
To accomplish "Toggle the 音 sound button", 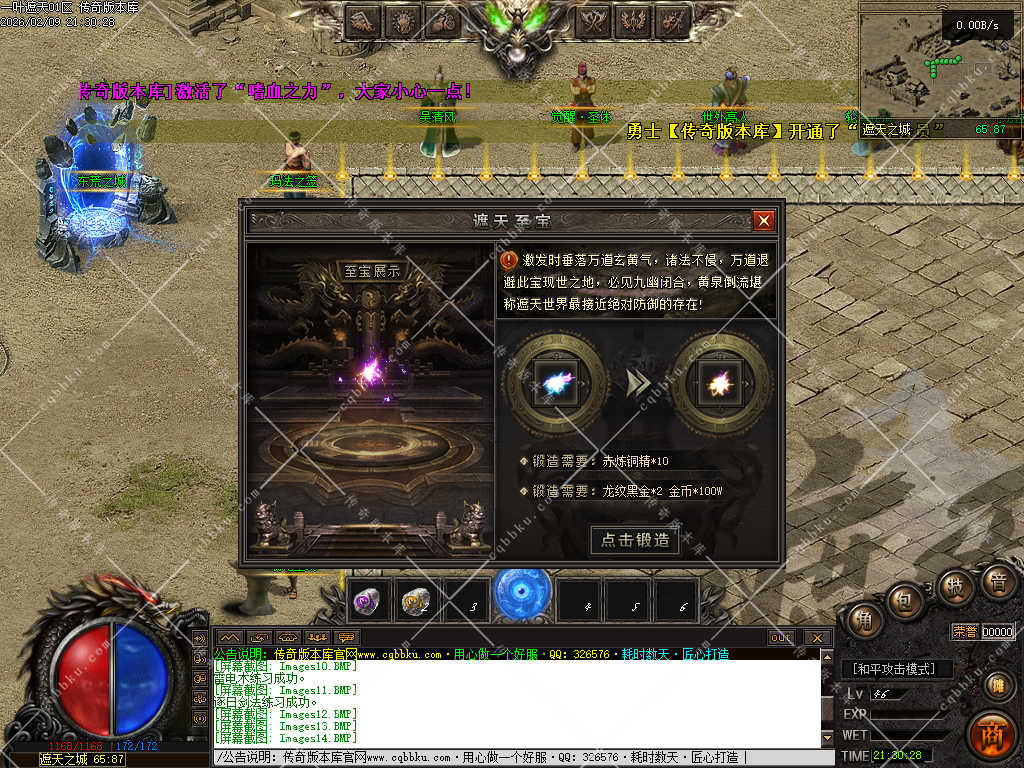I will click(998, 582).
